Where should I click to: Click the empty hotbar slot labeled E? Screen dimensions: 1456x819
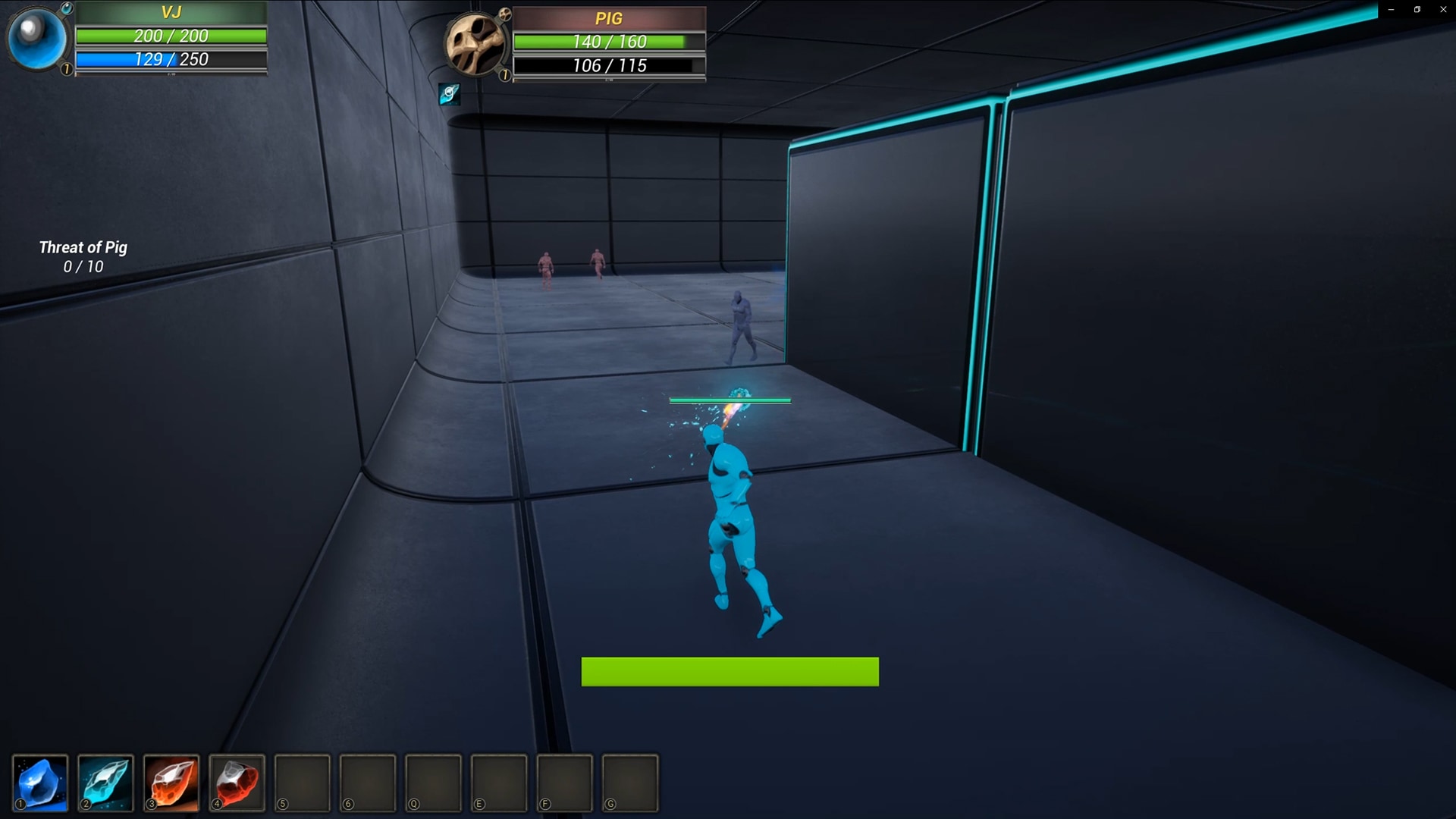click(499, 783)
